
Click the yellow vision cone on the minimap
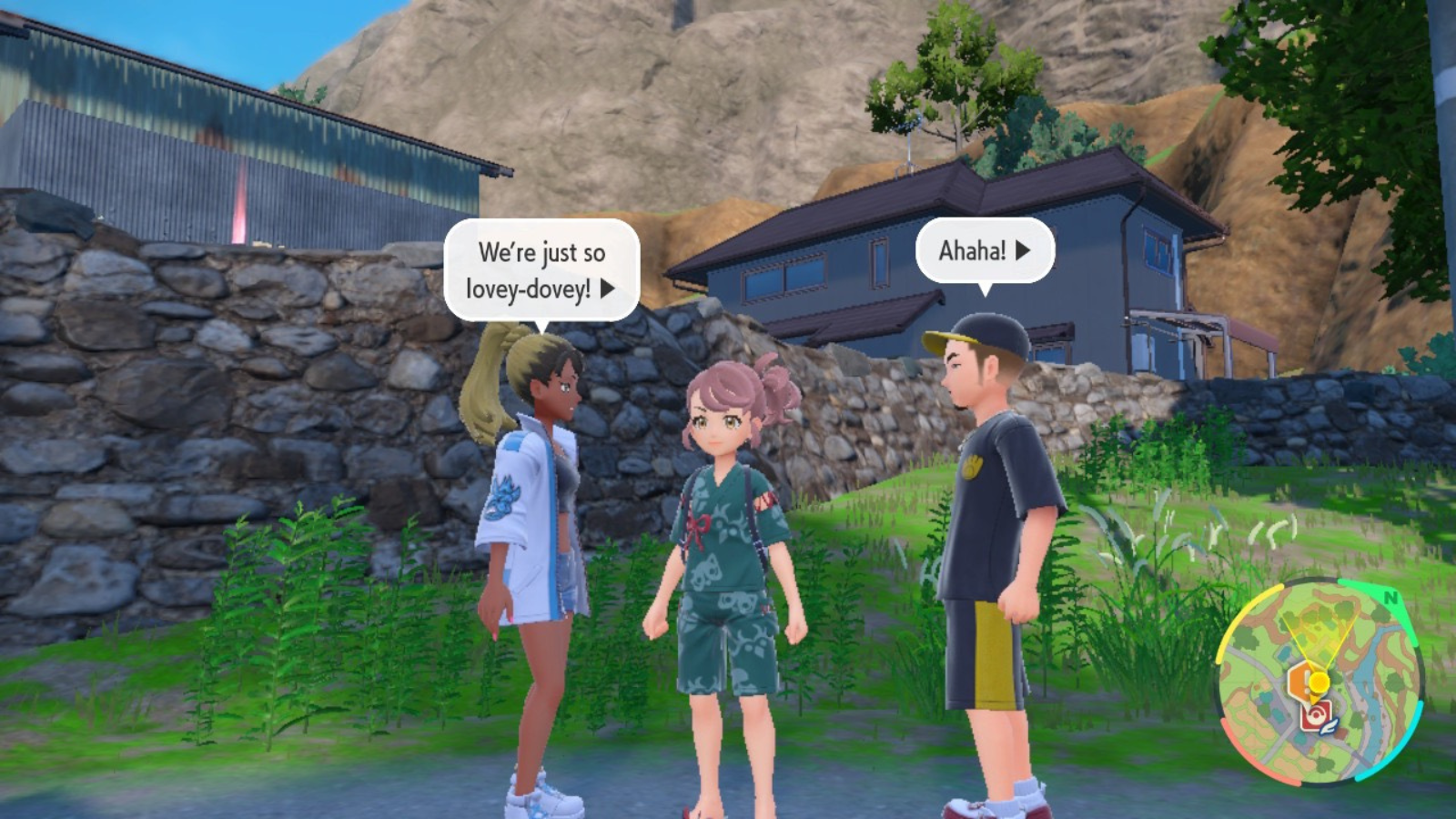pos(1322,635)
